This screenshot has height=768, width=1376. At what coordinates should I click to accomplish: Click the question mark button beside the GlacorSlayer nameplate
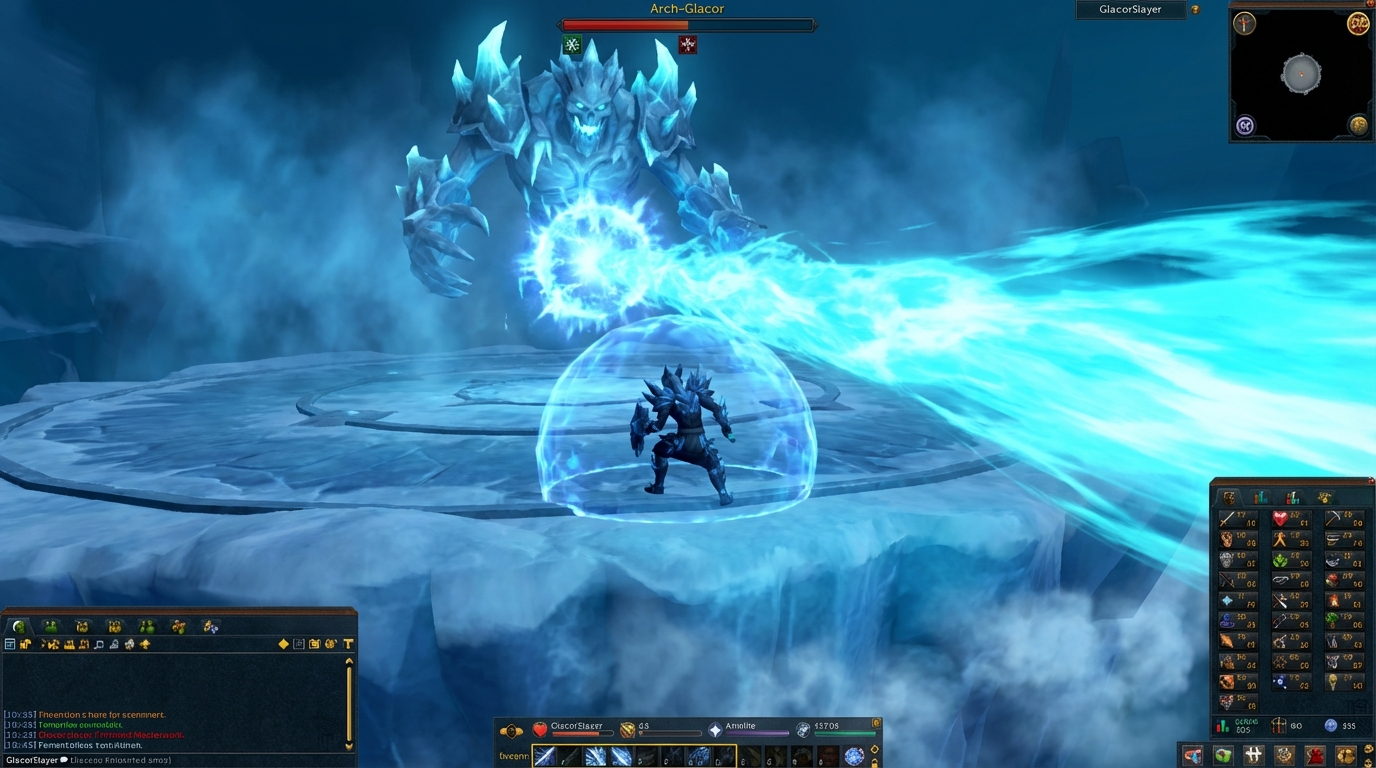click(x=1197, y=10)
